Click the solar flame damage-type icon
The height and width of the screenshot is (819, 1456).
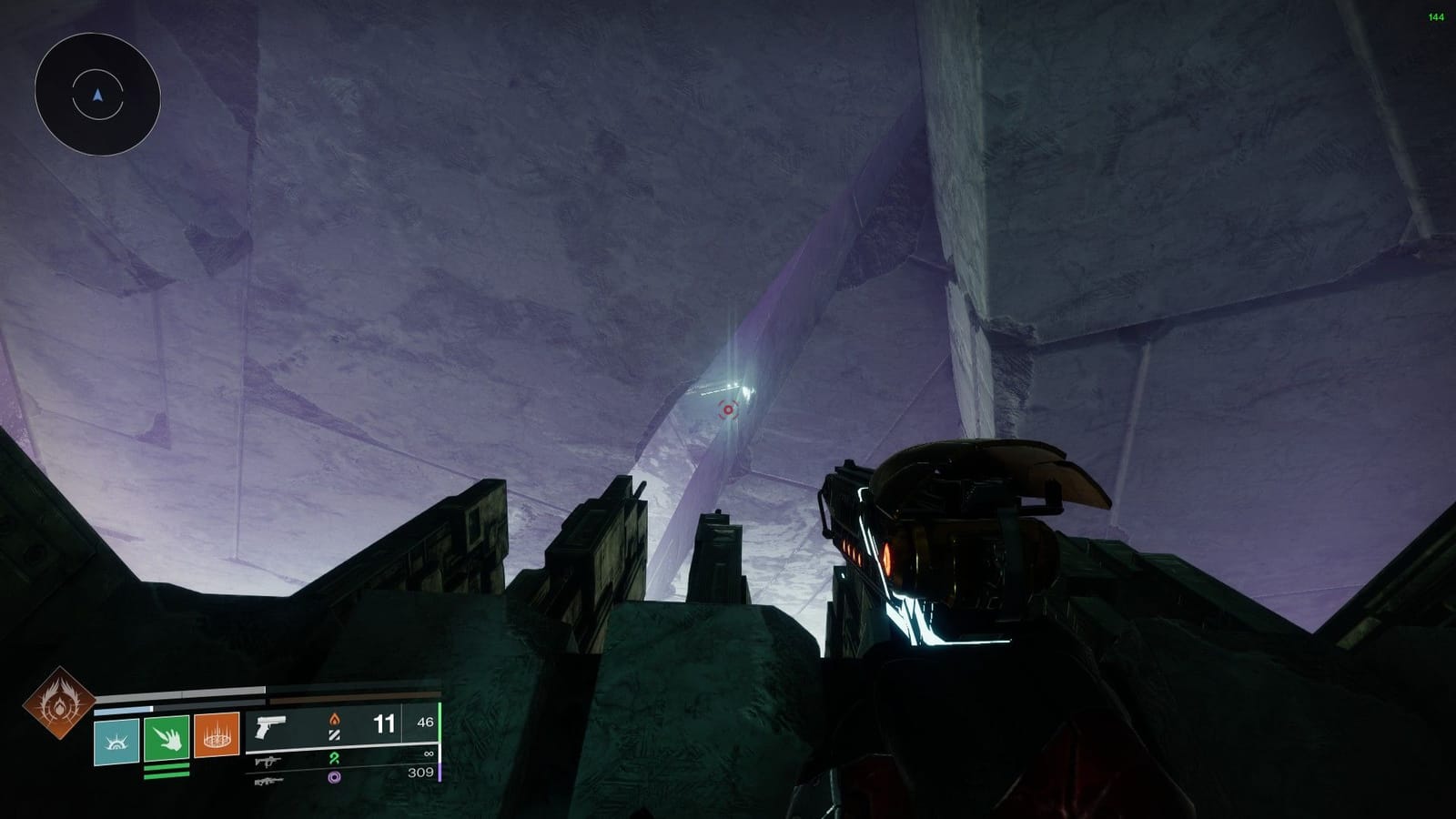[334, 720]
